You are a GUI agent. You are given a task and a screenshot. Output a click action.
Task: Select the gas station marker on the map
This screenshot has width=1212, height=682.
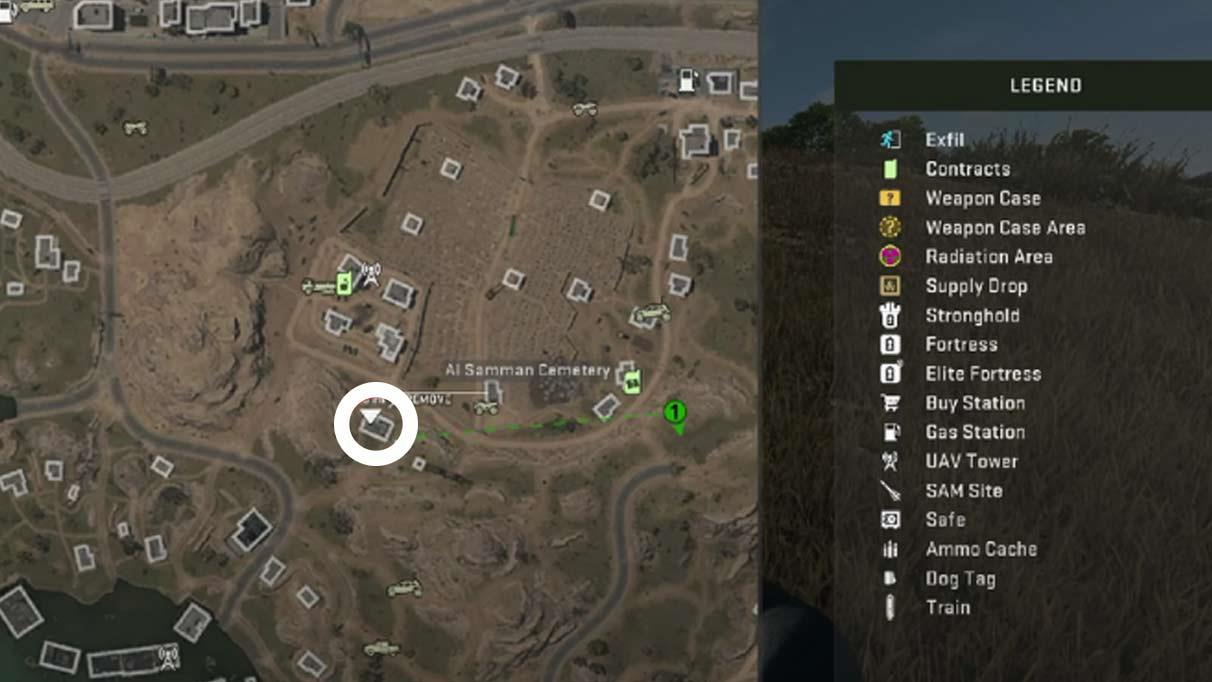pyautogui.click(x=687, y=80)
